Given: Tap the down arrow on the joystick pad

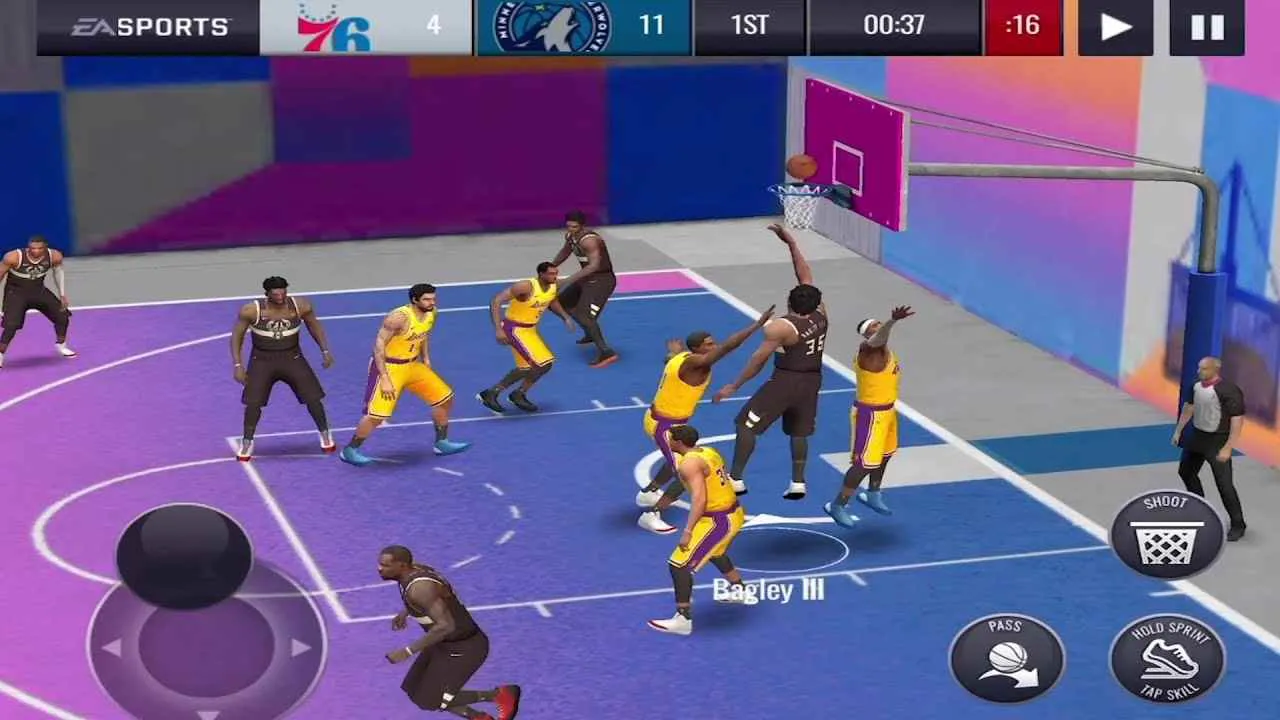Looking at the screenshot, I should point(208,712).
